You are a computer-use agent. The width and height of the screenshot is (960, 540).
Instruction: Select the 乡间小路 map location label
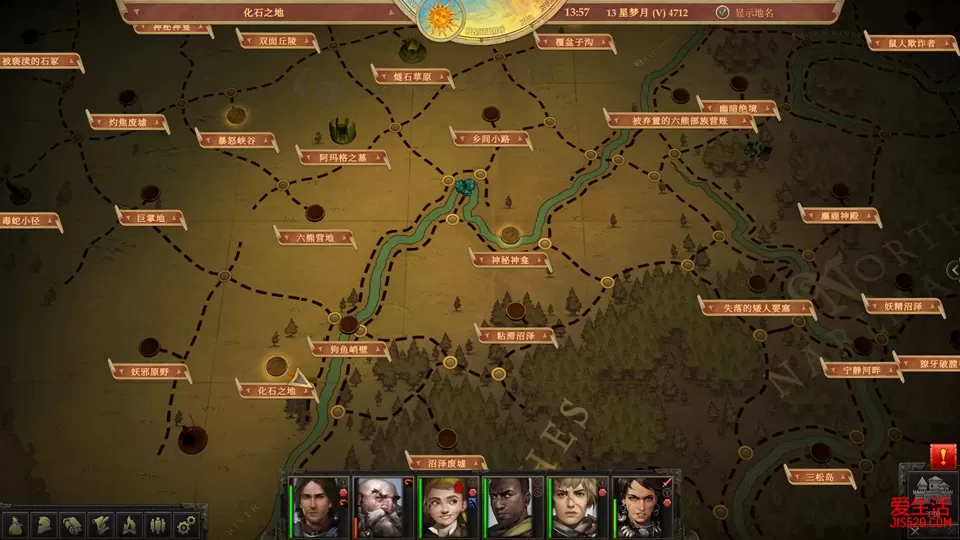(490, 138)
